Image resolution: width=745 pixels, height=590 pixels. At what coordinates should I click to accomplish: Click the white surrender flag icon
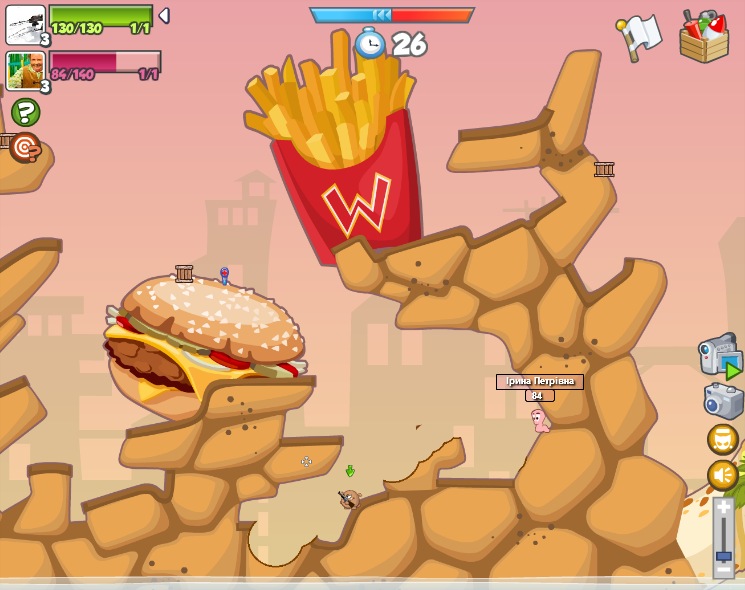640,36
